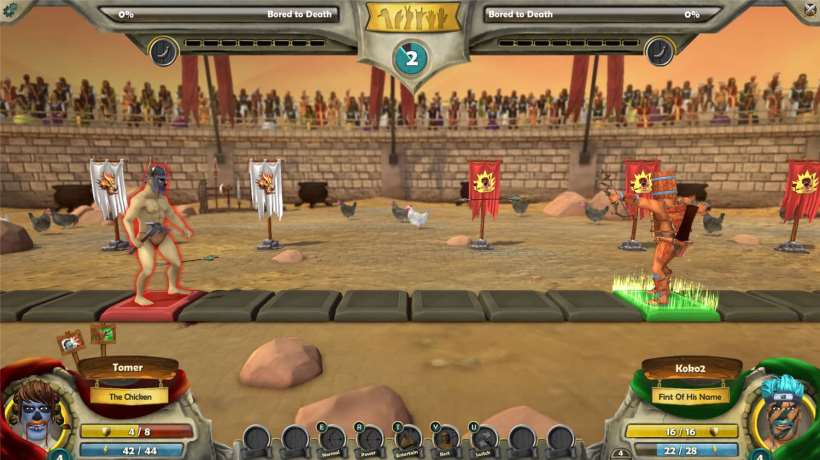Select the Normal attack ability

pyautogui.click(x=333, y=439)
